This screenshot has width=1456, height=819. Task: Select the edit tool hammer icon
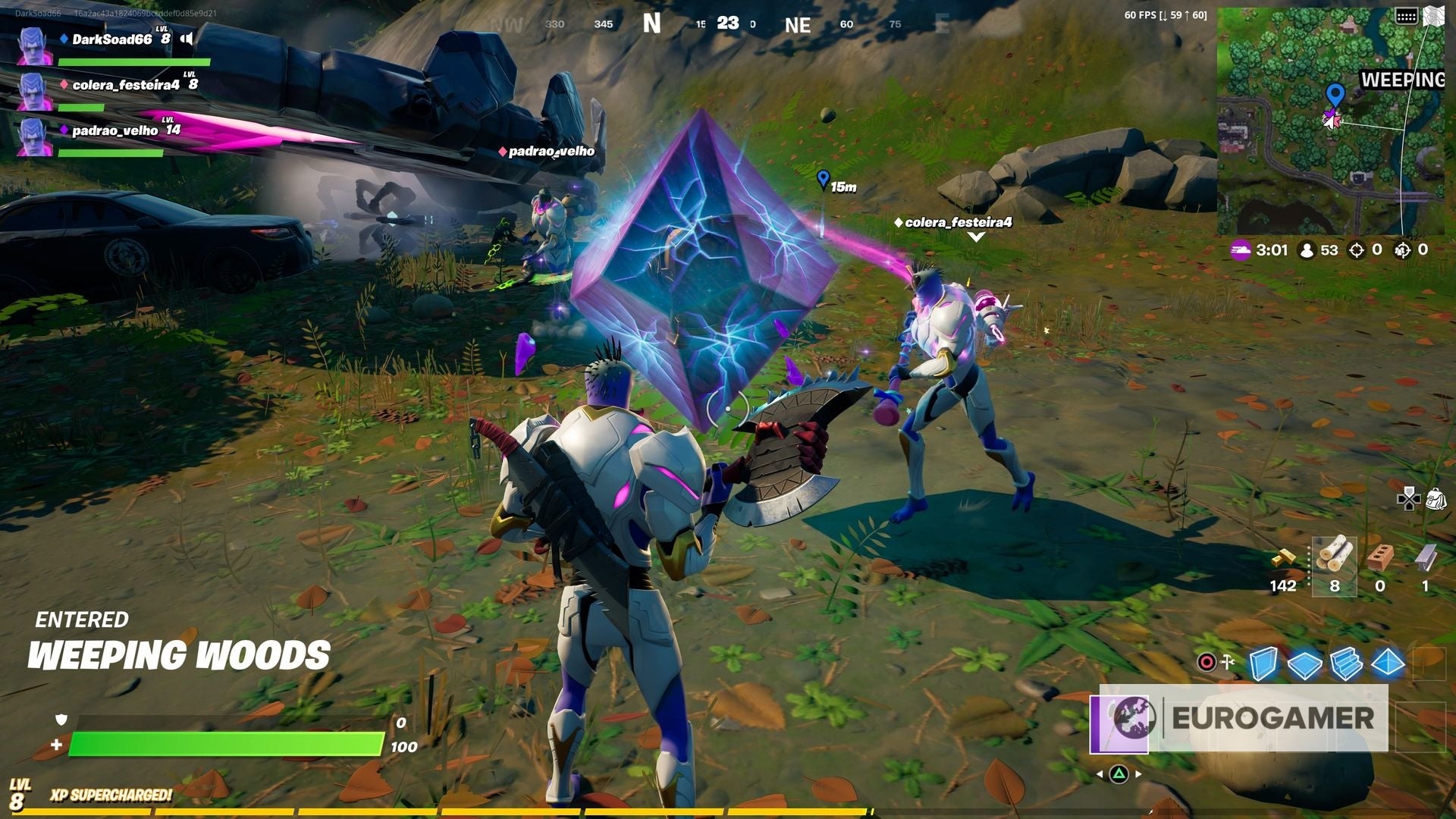coord(1227,661)
